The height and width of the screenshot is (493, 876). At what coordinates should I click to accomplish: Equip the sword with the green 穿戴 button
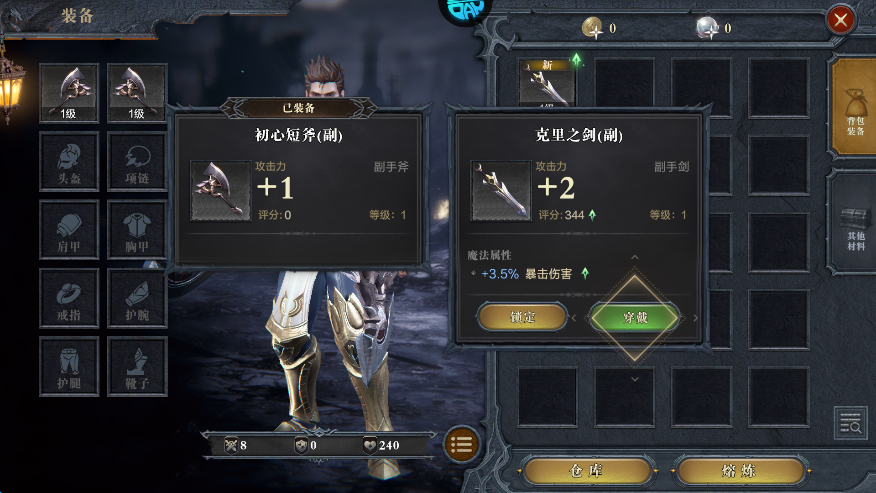click(635, 317)
